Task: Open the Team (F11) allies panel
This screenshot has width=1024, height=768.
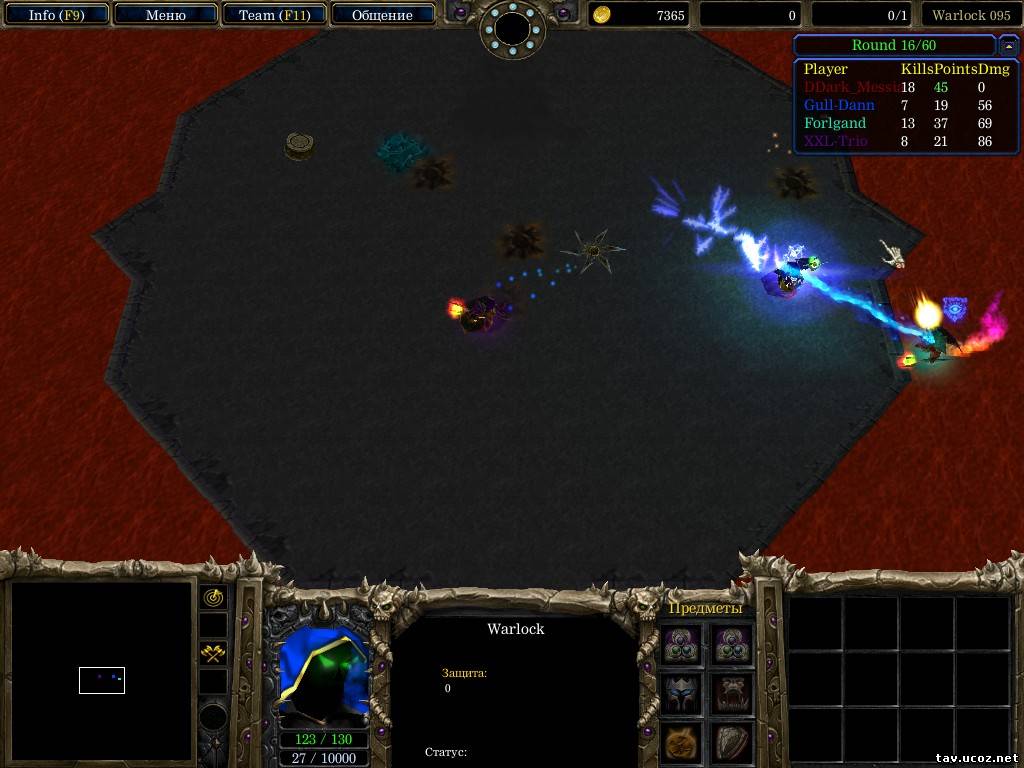Action: 273,15
